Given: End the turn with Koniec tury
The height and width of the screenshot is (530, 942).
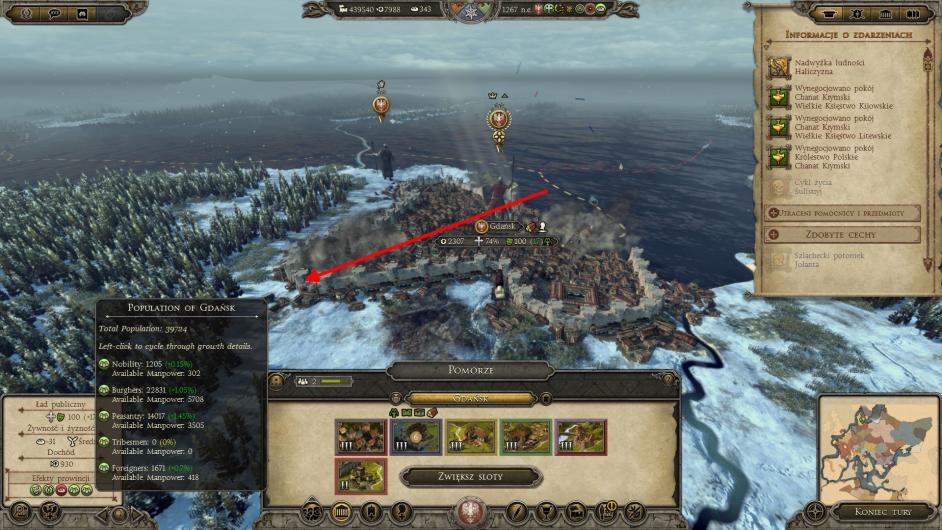Looking at the screenshot, I should pyautogui.click(x=874, y=514).
